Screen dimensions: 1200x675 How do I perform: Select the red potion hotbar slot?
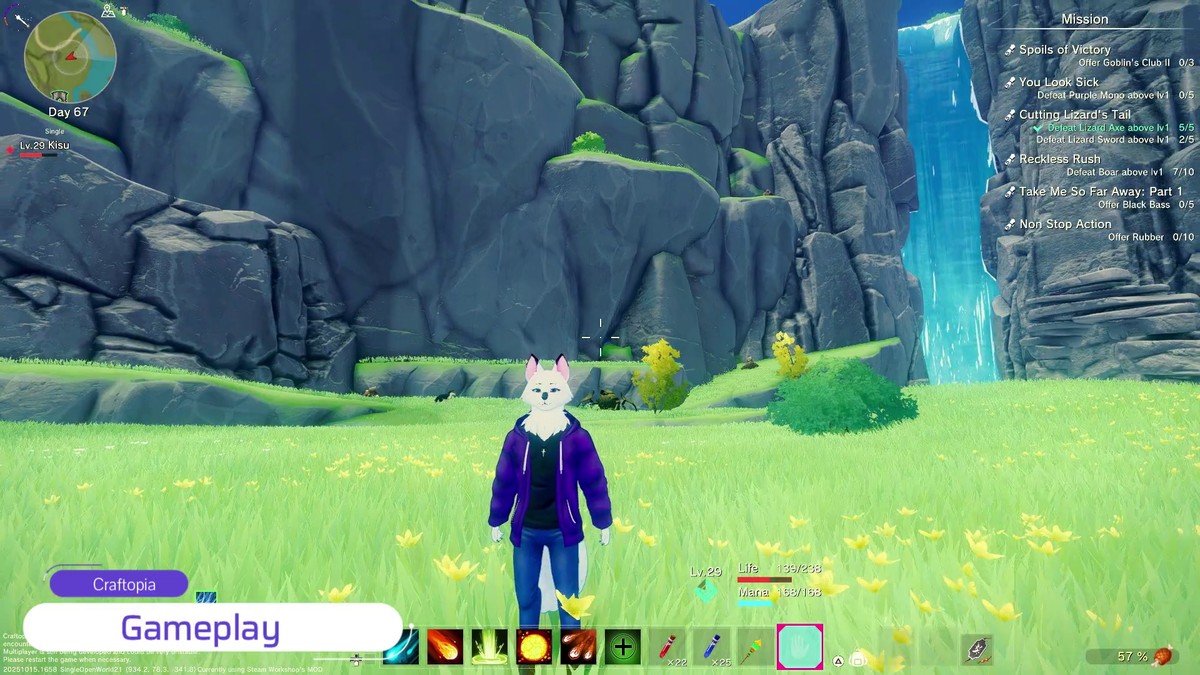pos(669,647)
